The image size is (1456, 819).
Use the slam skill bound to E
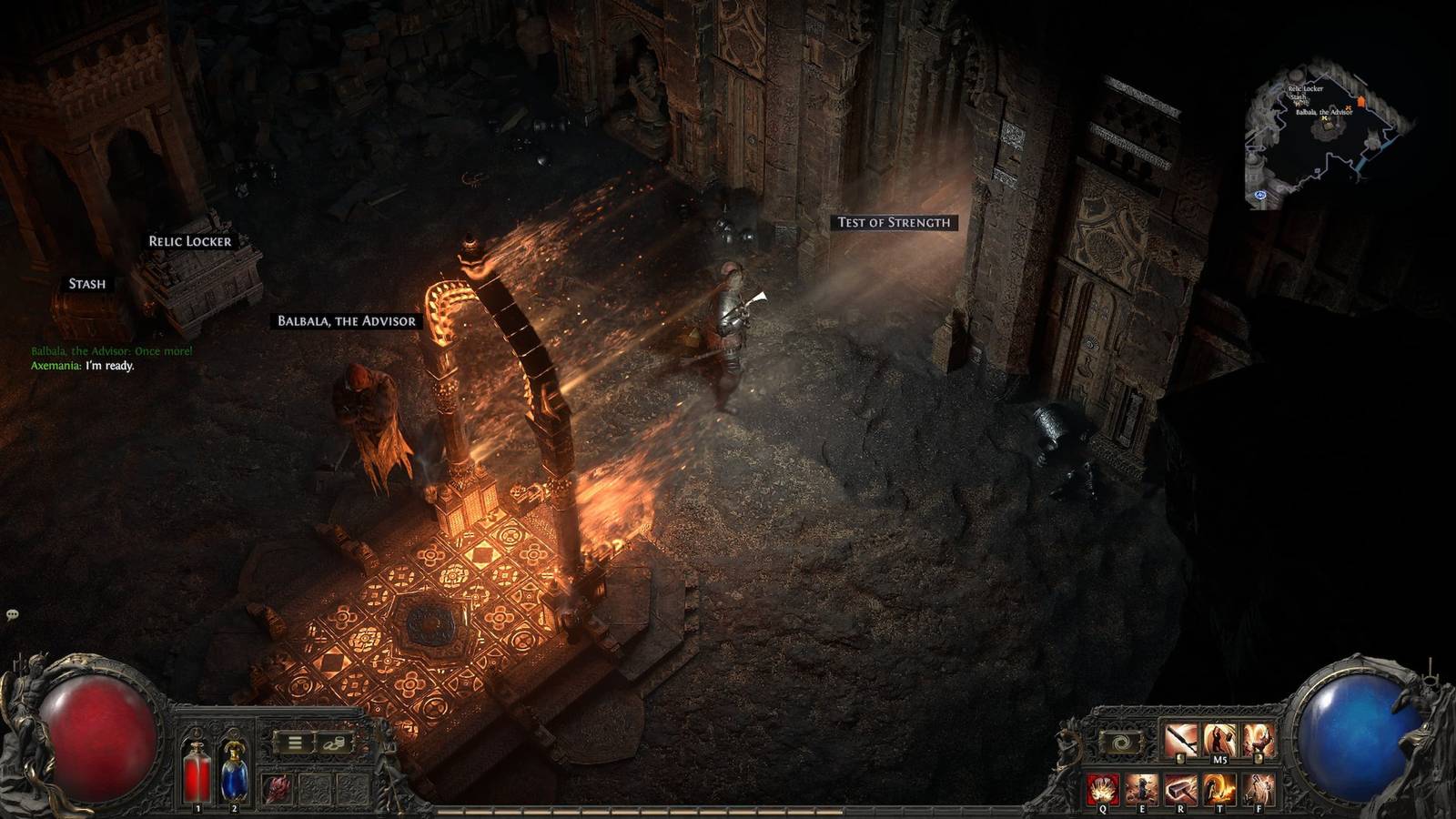click(x=1142, y=788)
